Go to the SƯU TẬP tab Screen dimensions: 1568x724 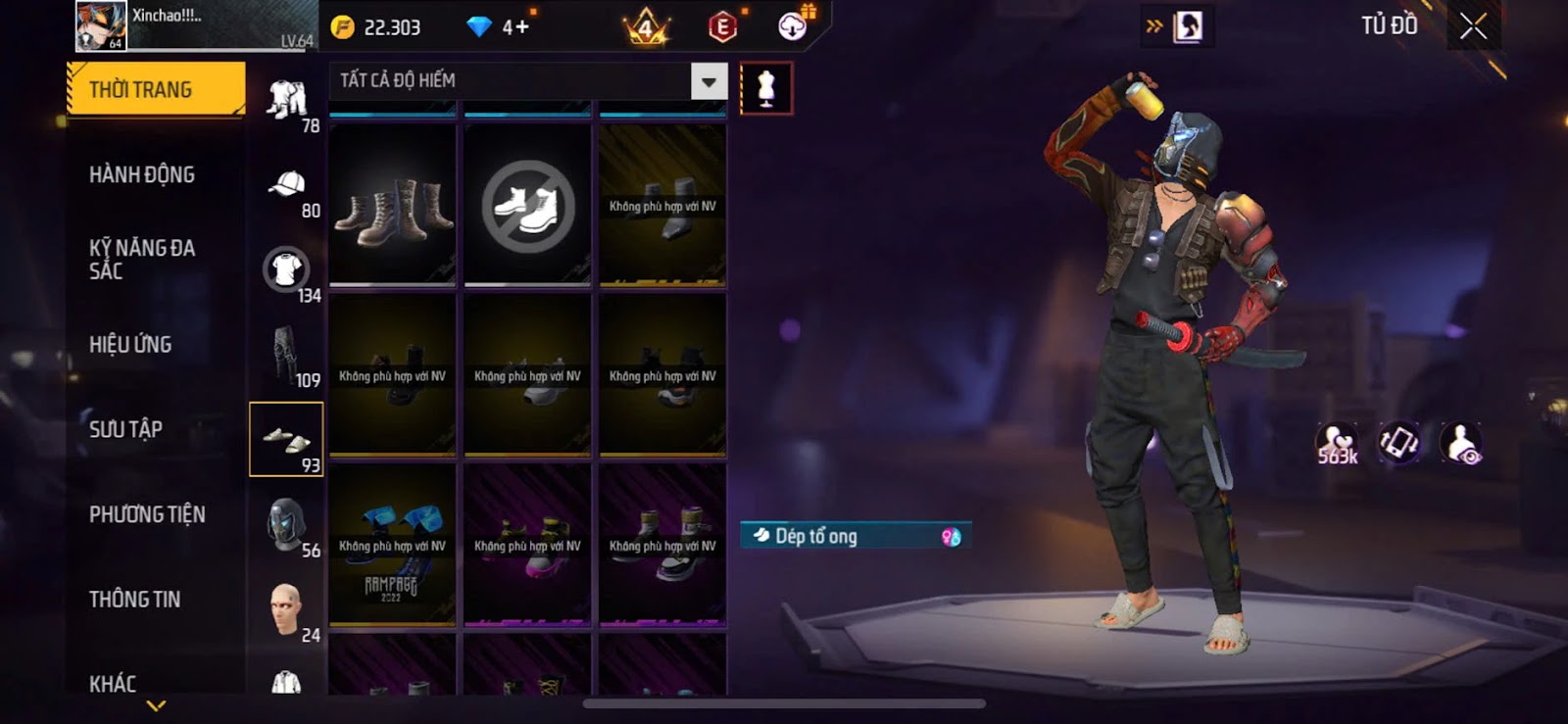tap(125, 429)
